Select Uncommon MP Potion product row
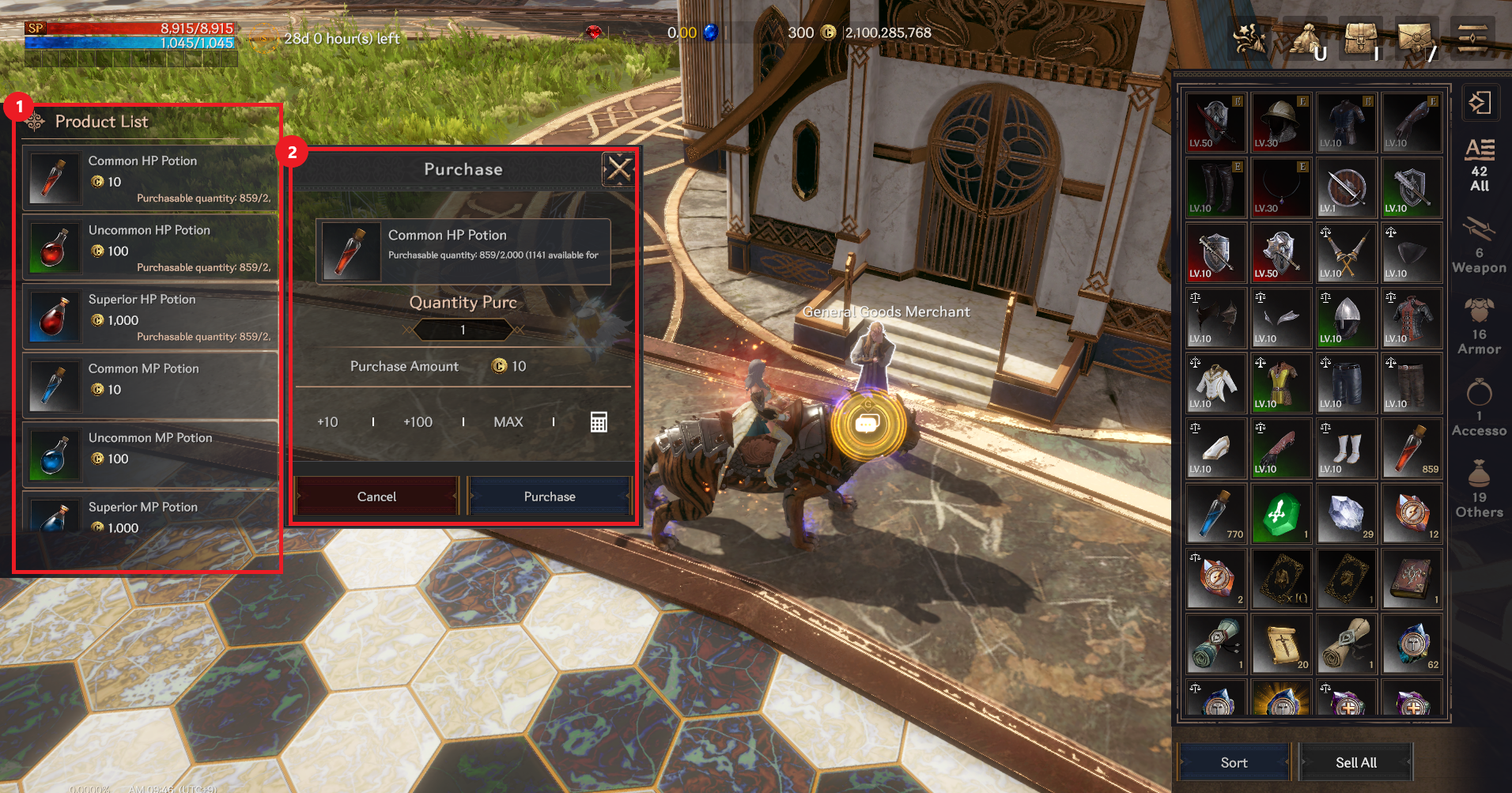 click(x=150, y=455)
